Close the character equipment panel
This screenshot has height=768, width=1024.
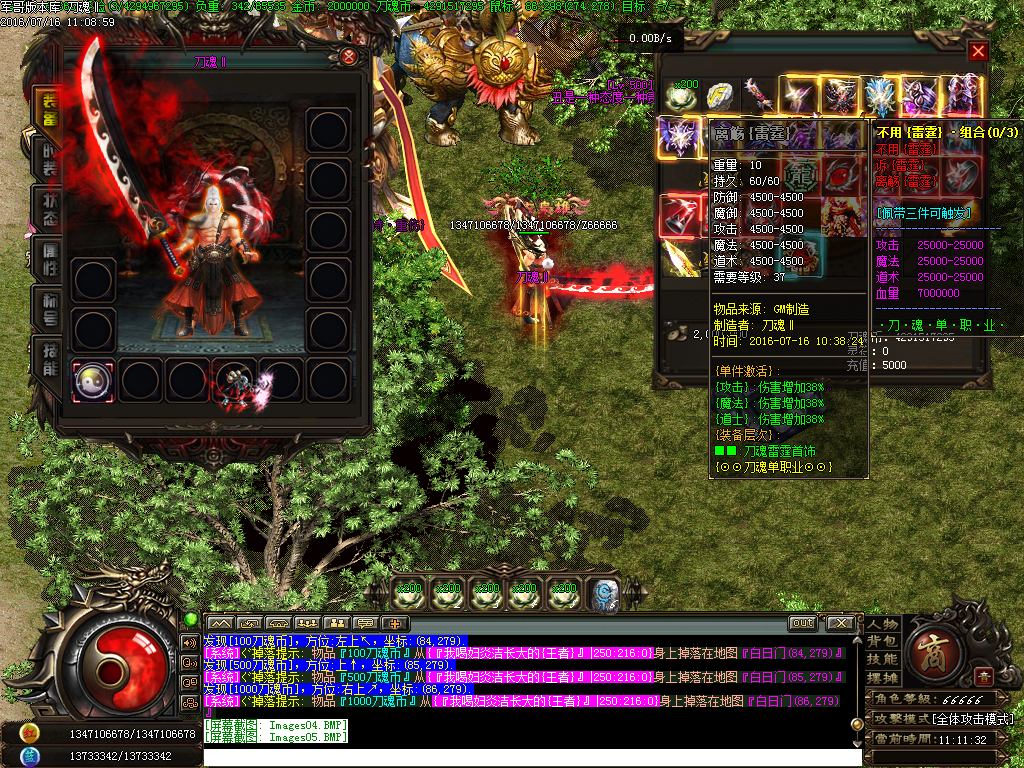348,57
